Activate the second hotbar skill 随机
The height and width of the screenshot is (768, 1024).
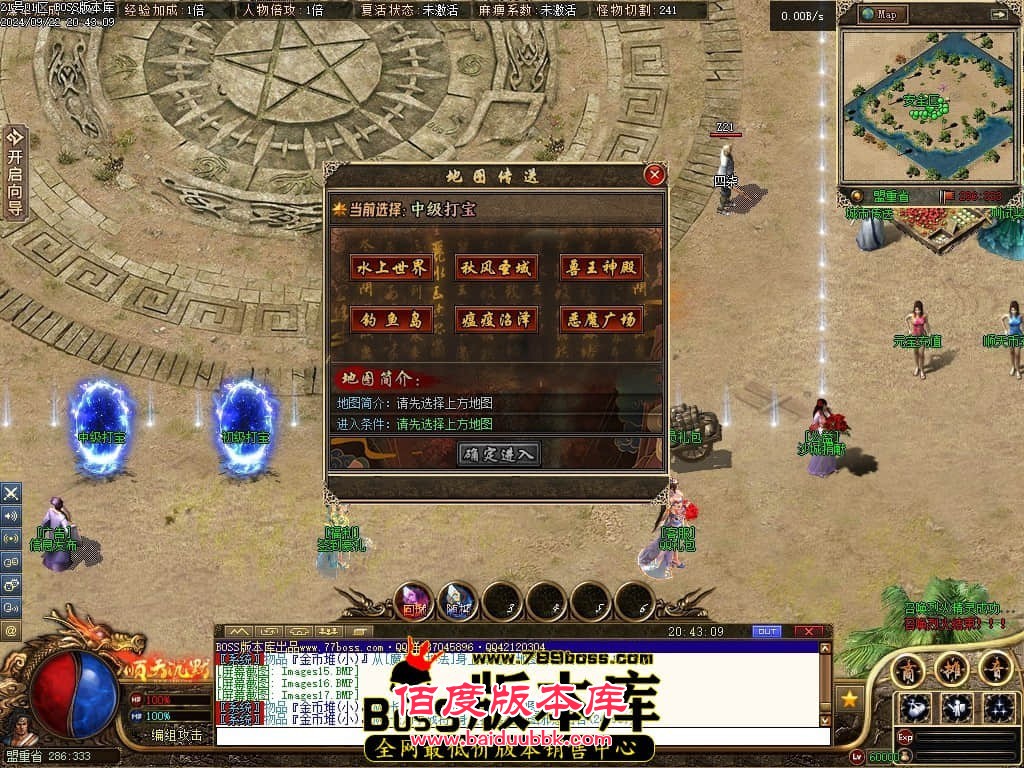[x=459, y=601]
